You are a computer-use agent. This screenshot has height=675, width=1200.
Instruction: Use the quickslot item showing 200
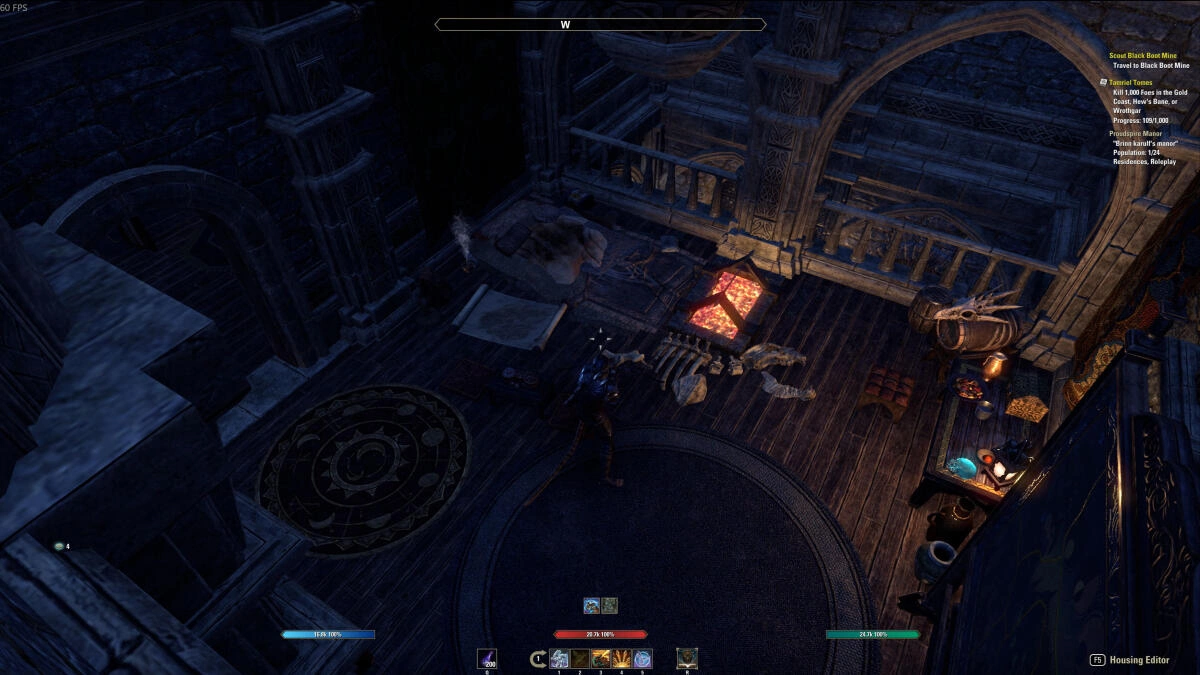coord(488,658)
